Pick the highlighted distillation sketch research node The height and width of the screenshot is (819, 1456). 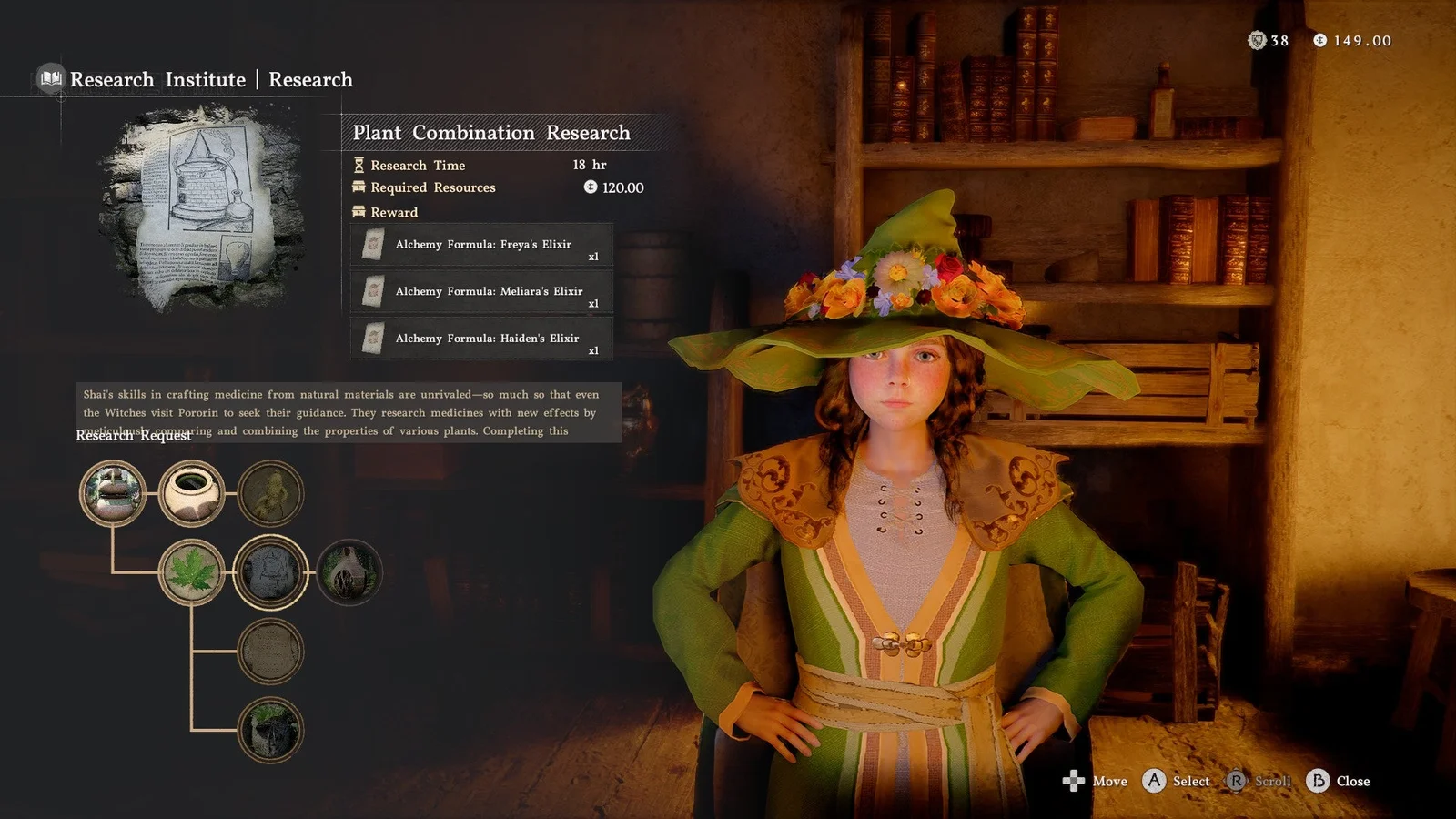pyautogui.click(x=270, y=572)
